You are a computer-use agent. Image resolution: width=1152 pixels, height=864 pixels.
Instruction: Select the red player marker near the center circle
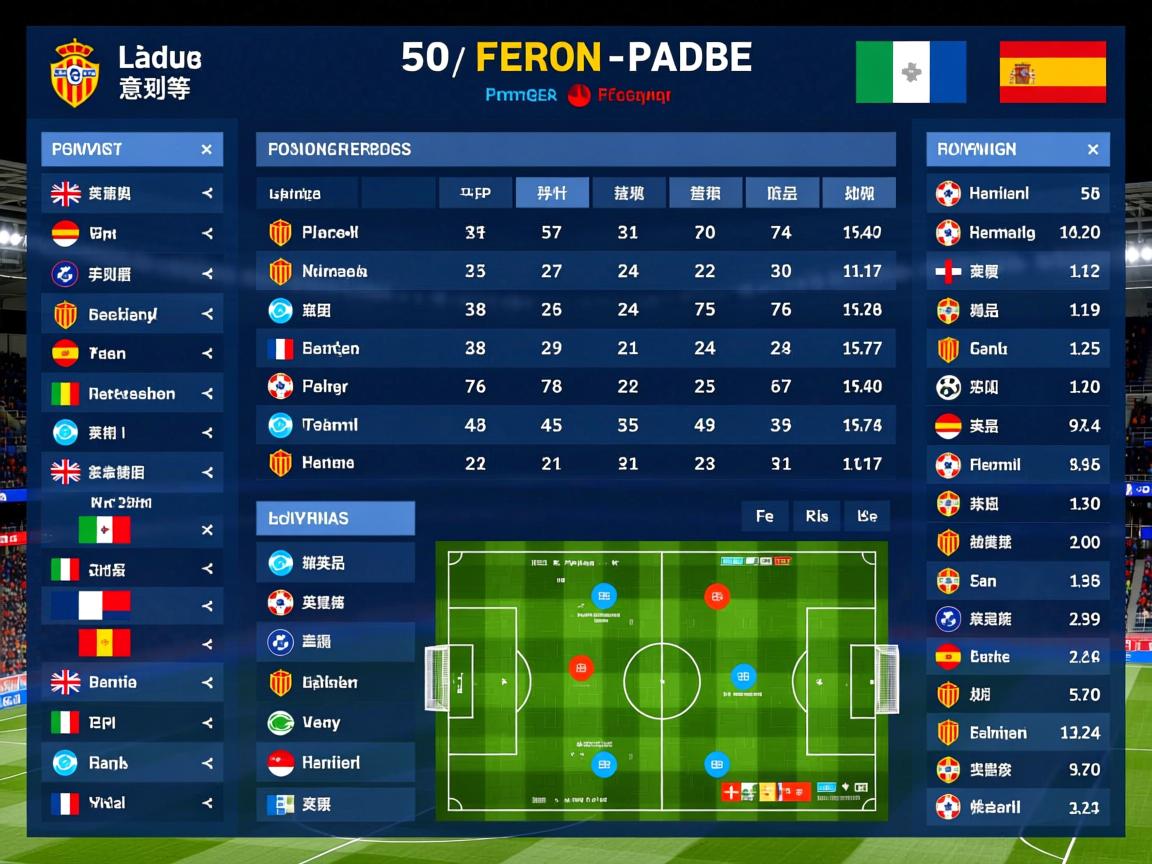coord(581,668)
